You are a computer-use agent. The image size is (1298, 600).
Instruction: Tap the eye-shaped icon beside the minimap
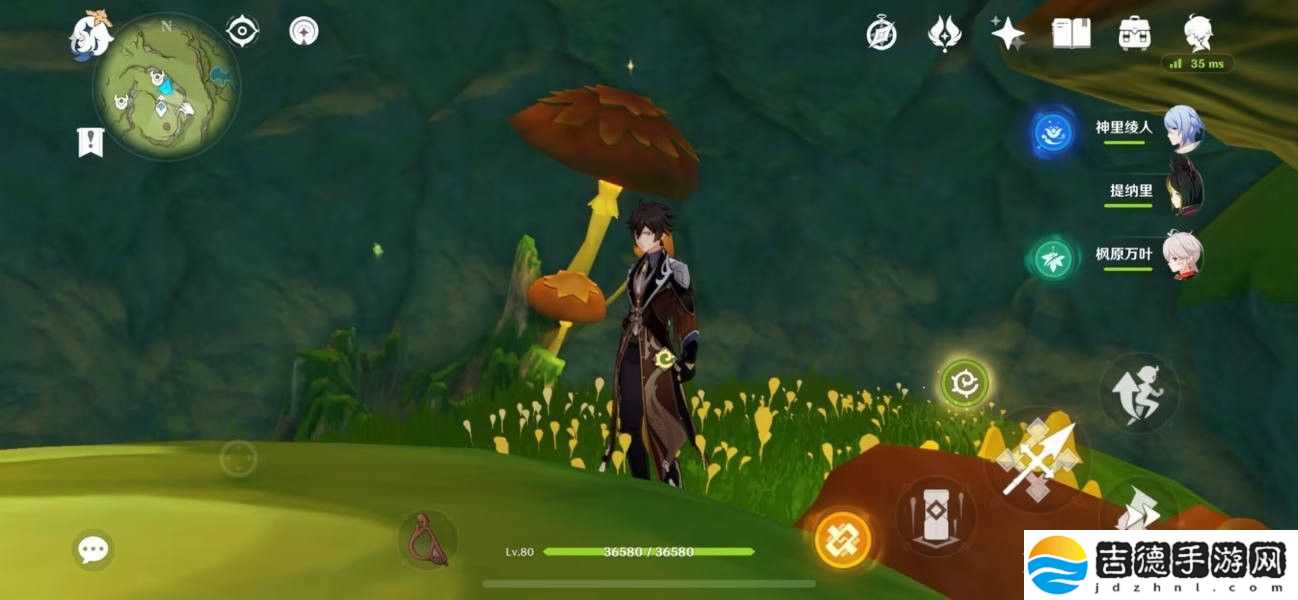click(242, 32)
